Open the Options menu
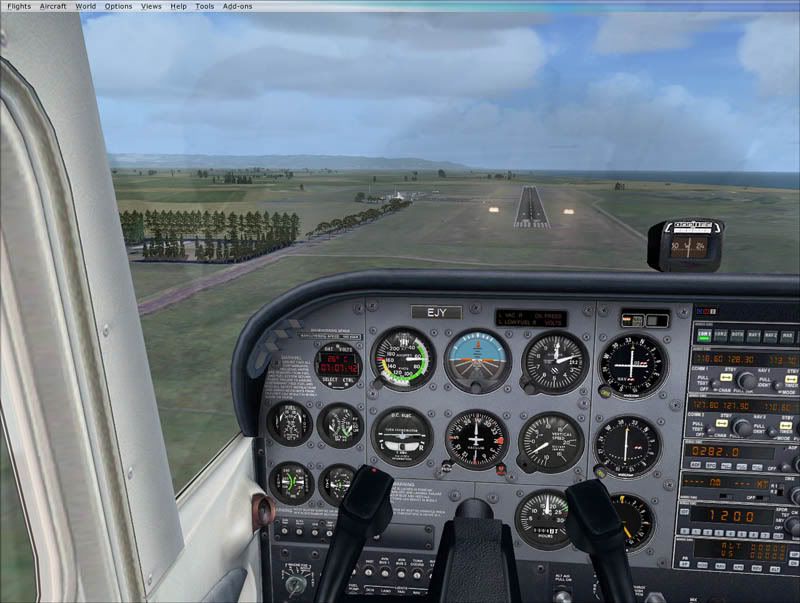This screenshot has height=603, width=800. [118, 6]
